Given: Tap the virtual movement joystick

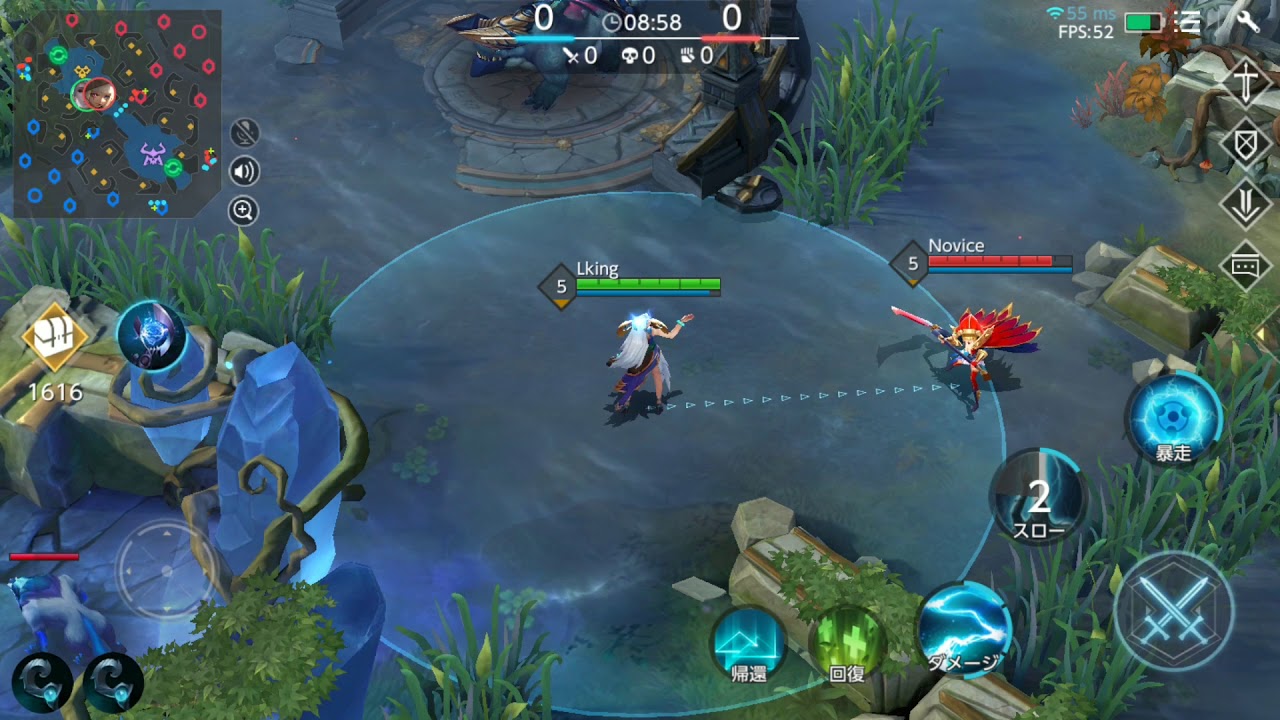Looking at the screenshot, I should pyautogui.click(x=165, y=570).
